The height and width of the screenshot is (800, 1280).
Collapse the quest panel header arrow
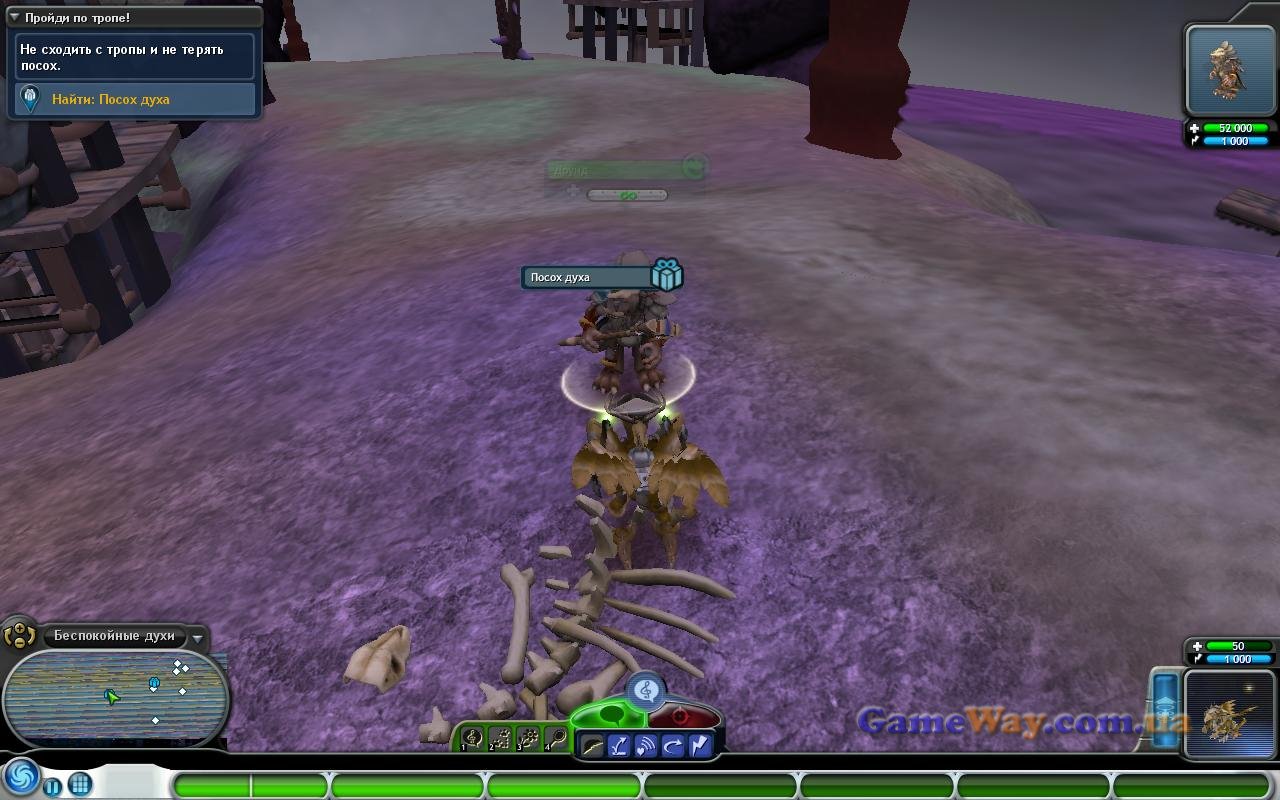pyautogui.click(x=14, y=18)
